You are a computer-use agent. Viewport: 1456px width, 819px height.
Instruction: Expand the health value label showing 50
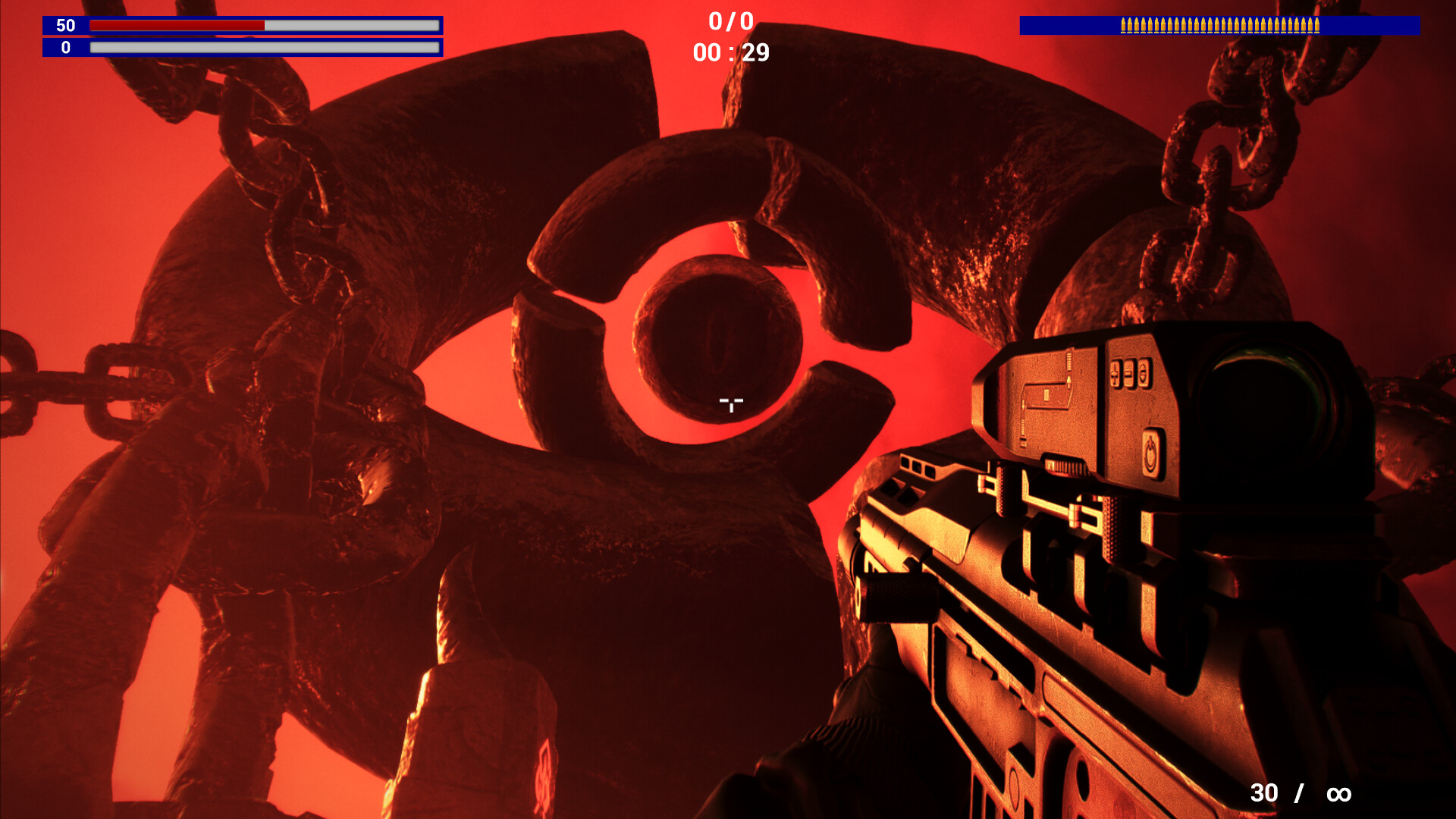[x=64, y=25]
